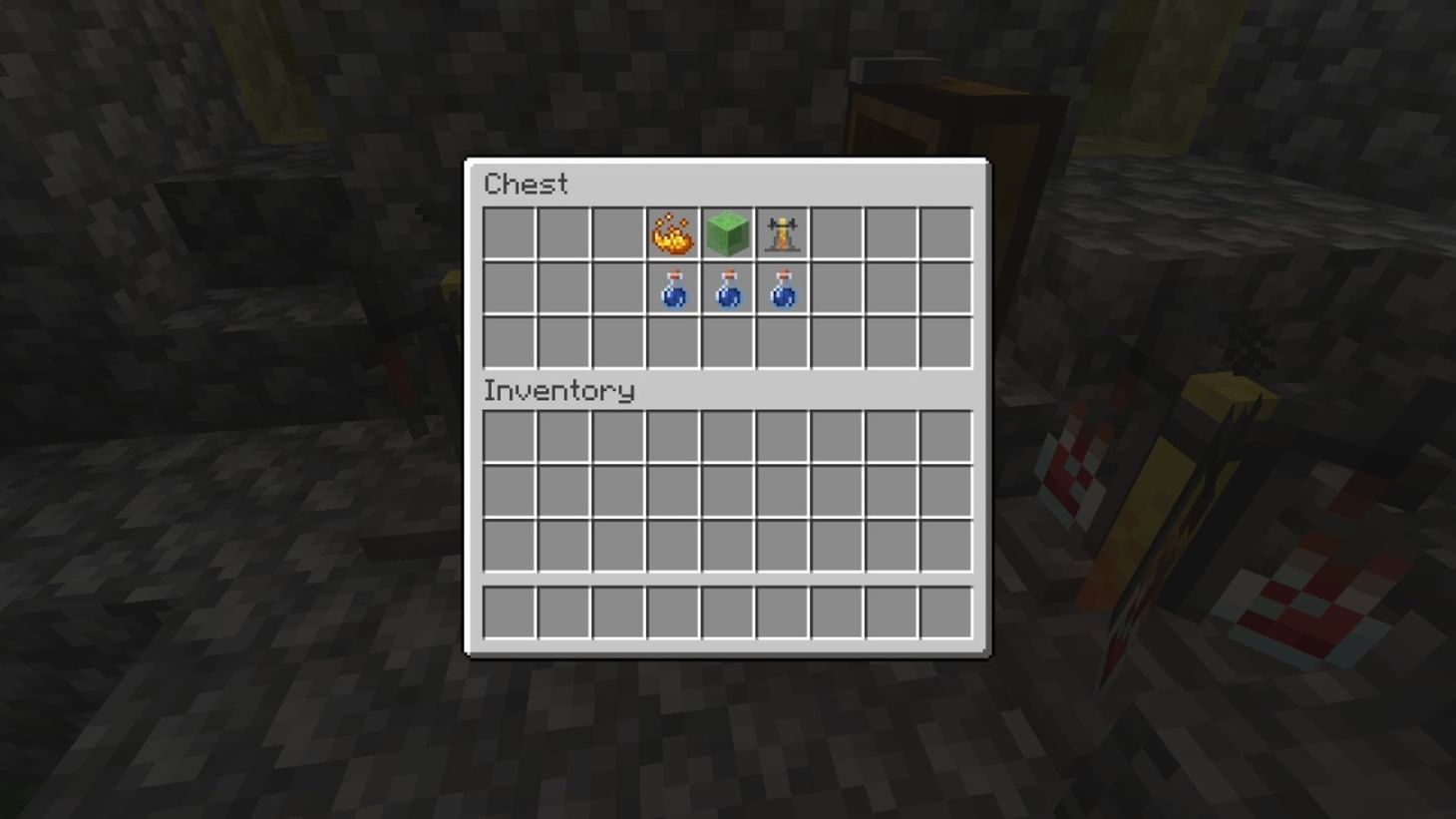This screenshot has width=1456, height=819.
Task: Click the slot below the brewing stand
Action: [x=782, y=342]
